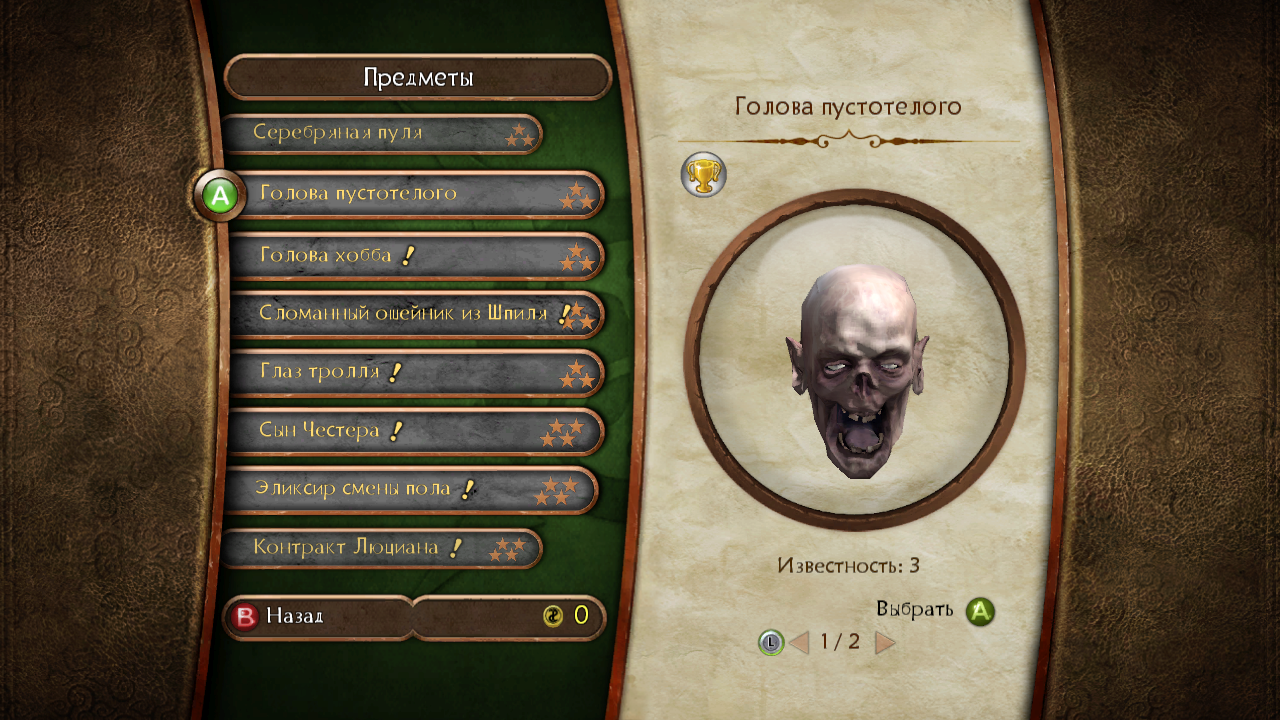Click the gold trophy icon
1280x720 pixels.
click(703, 175)
